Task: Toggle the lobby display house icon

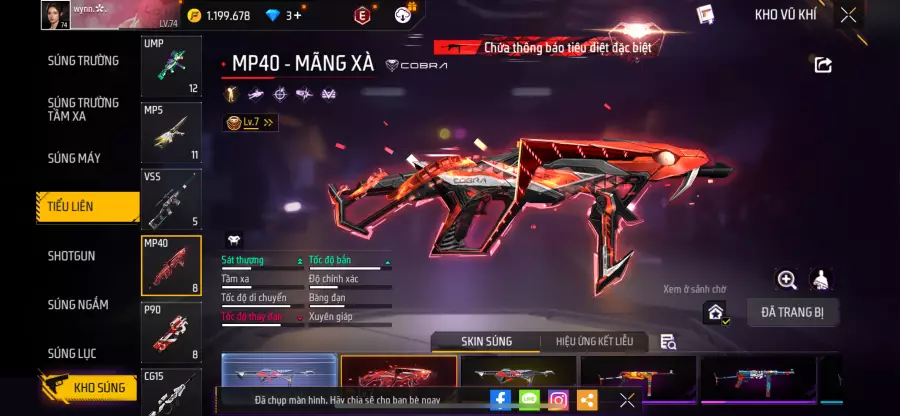Action: [715, 312]
